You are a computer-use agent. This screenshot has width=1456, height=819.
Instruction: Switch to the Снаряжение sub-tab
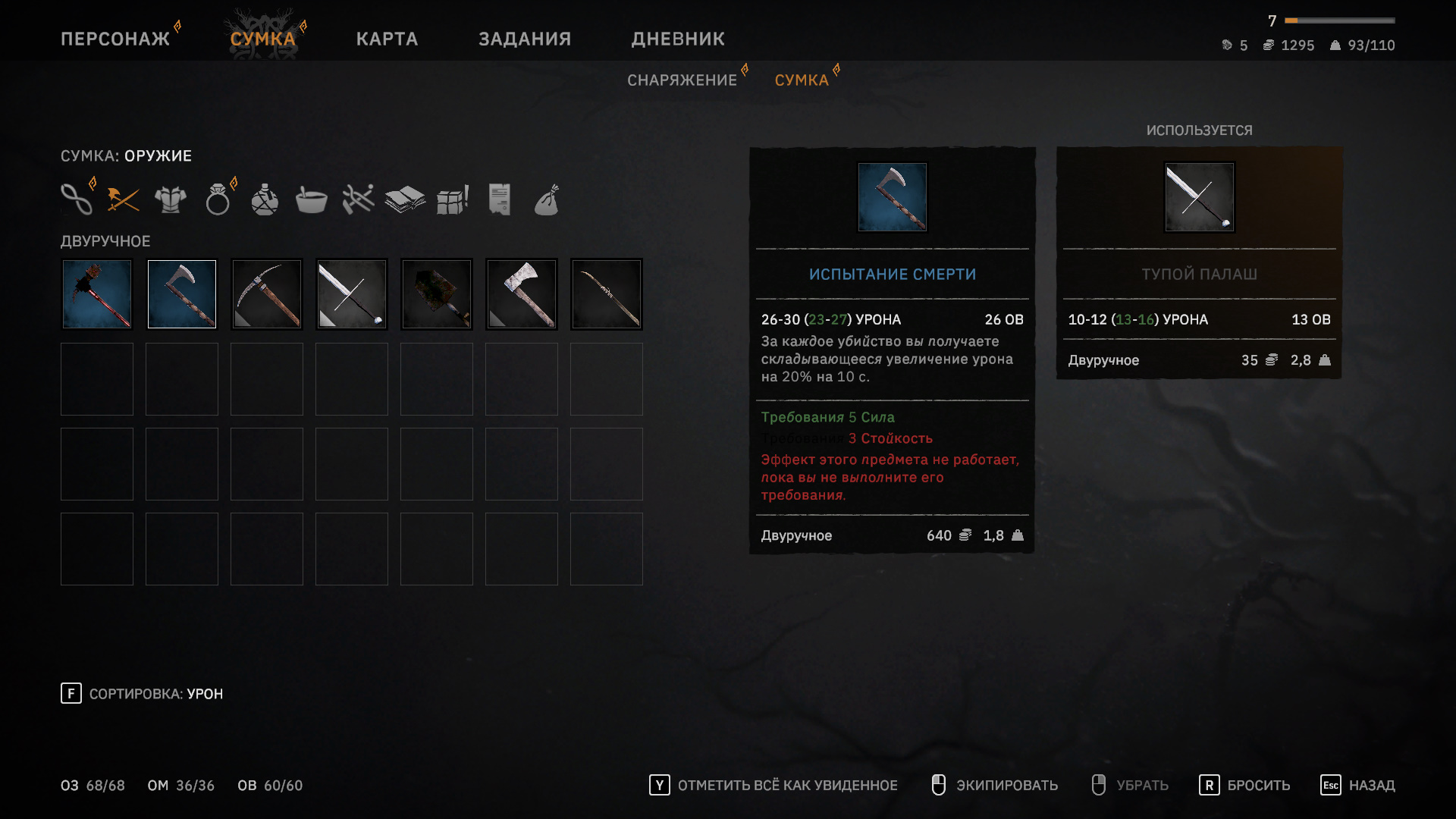click(682, 80)
